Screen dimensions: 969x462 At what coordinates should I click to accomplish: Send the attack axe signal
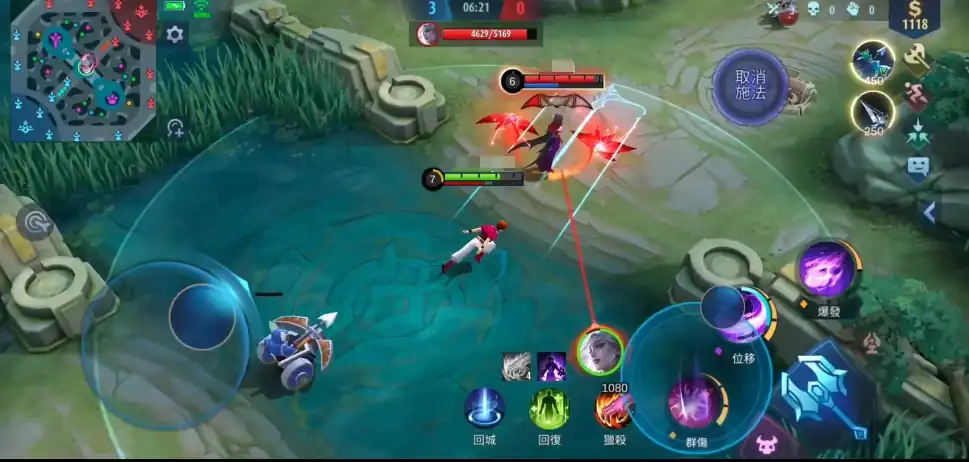918,58
